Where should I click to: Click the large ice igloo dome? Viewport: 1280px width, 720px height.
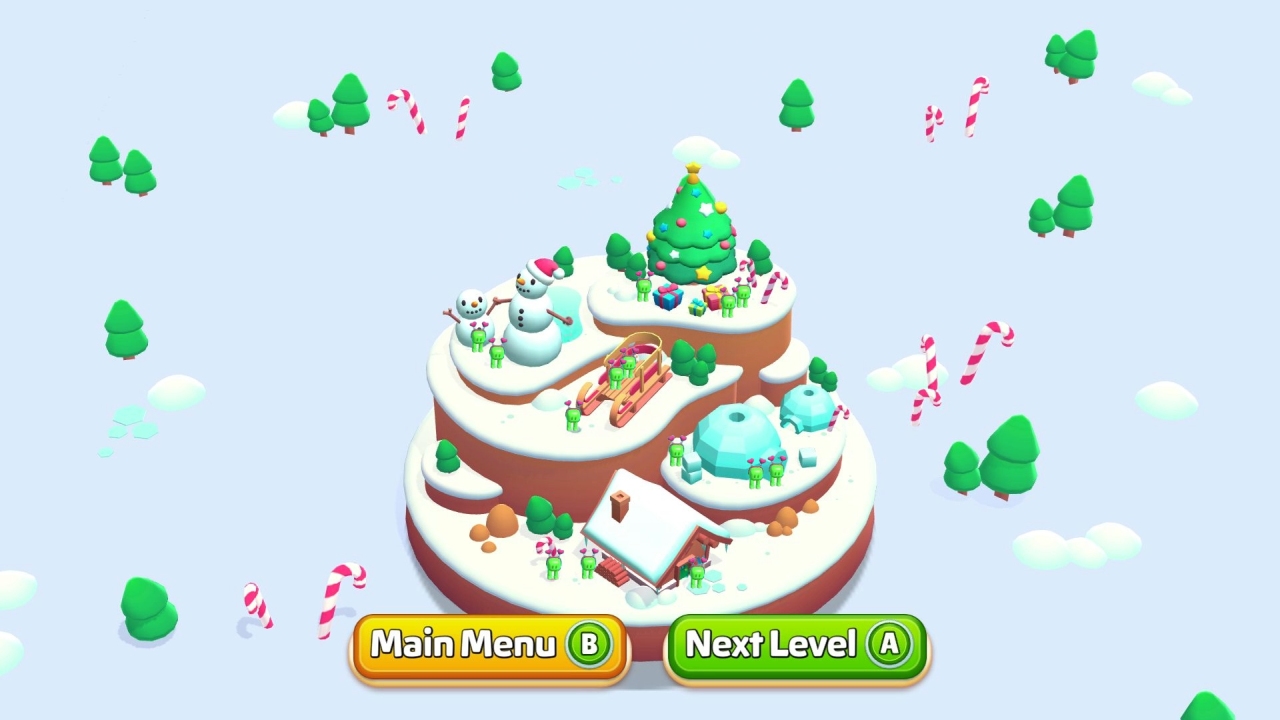[735, 435]
